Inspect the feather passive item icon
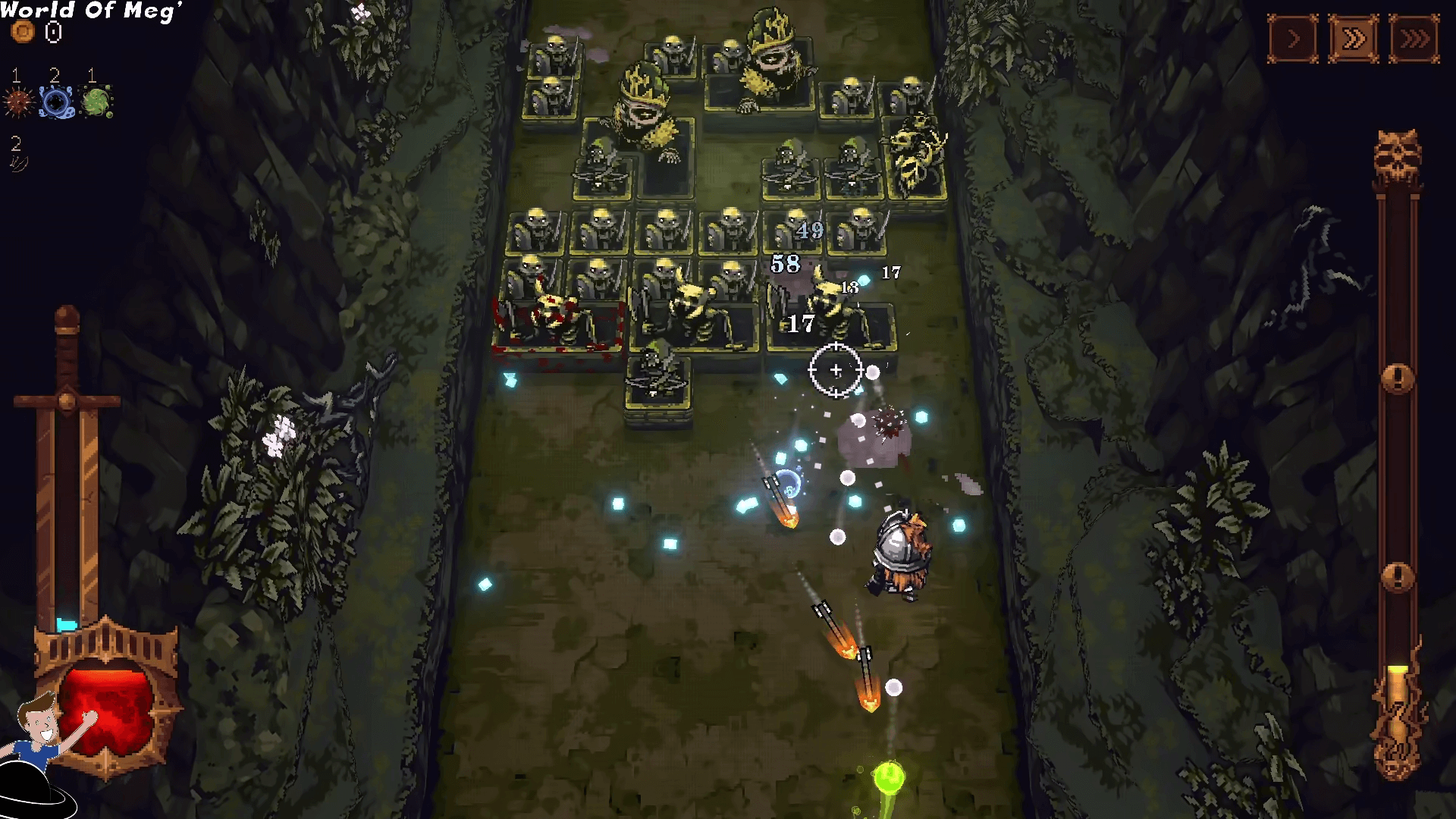The height and width of the screenshot is (819, 1456). point(17,162)
